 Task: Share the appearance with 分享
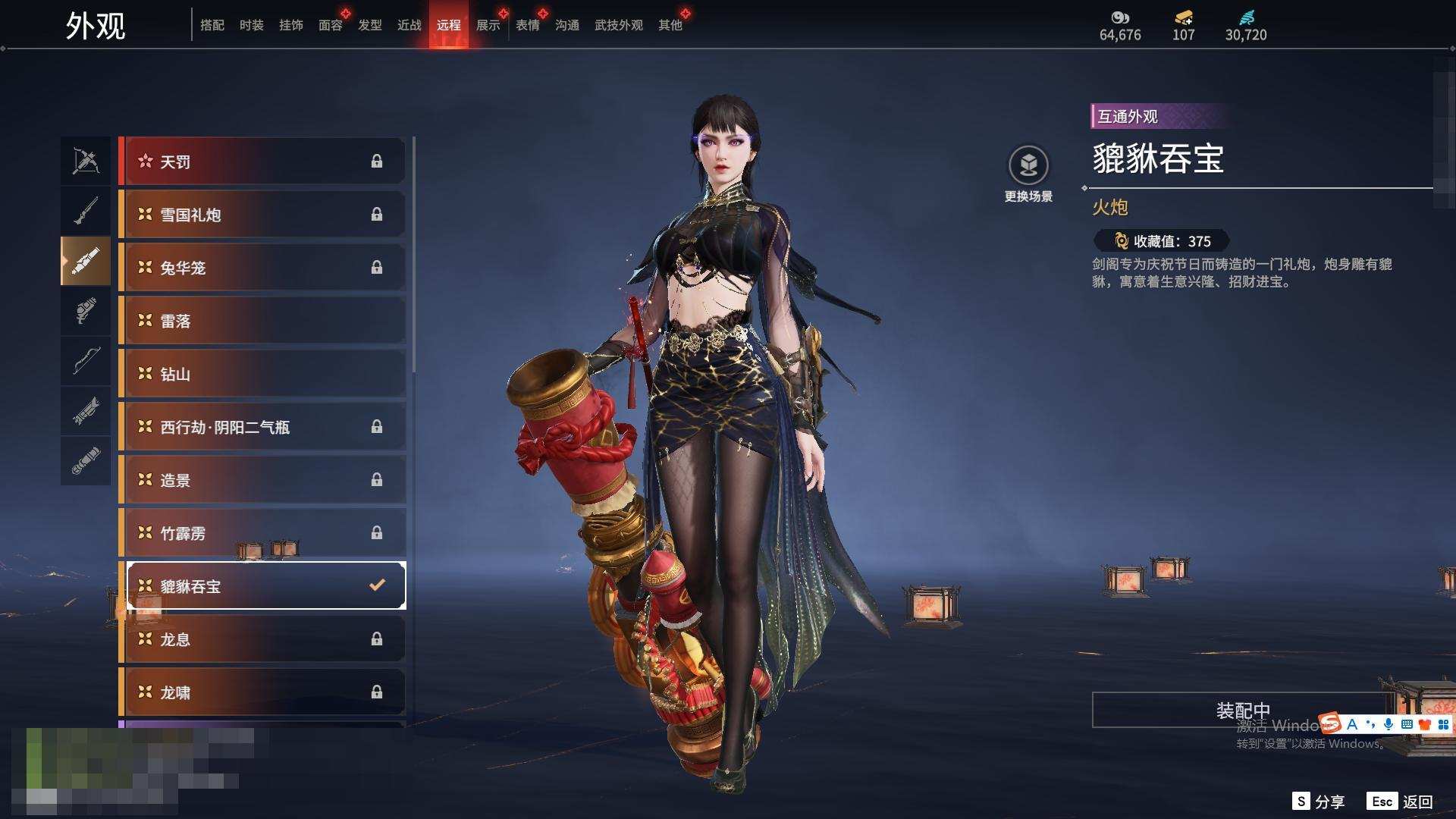click(x=1319, y=802)
